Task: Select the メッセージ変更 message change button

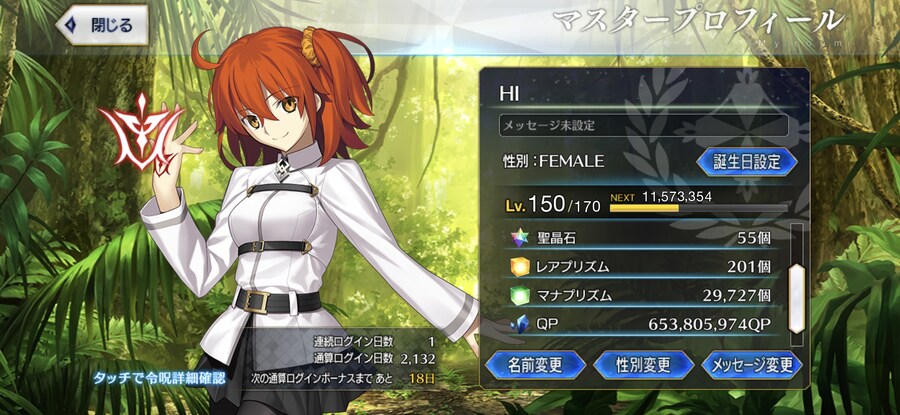Action: (x=752, y=365)
